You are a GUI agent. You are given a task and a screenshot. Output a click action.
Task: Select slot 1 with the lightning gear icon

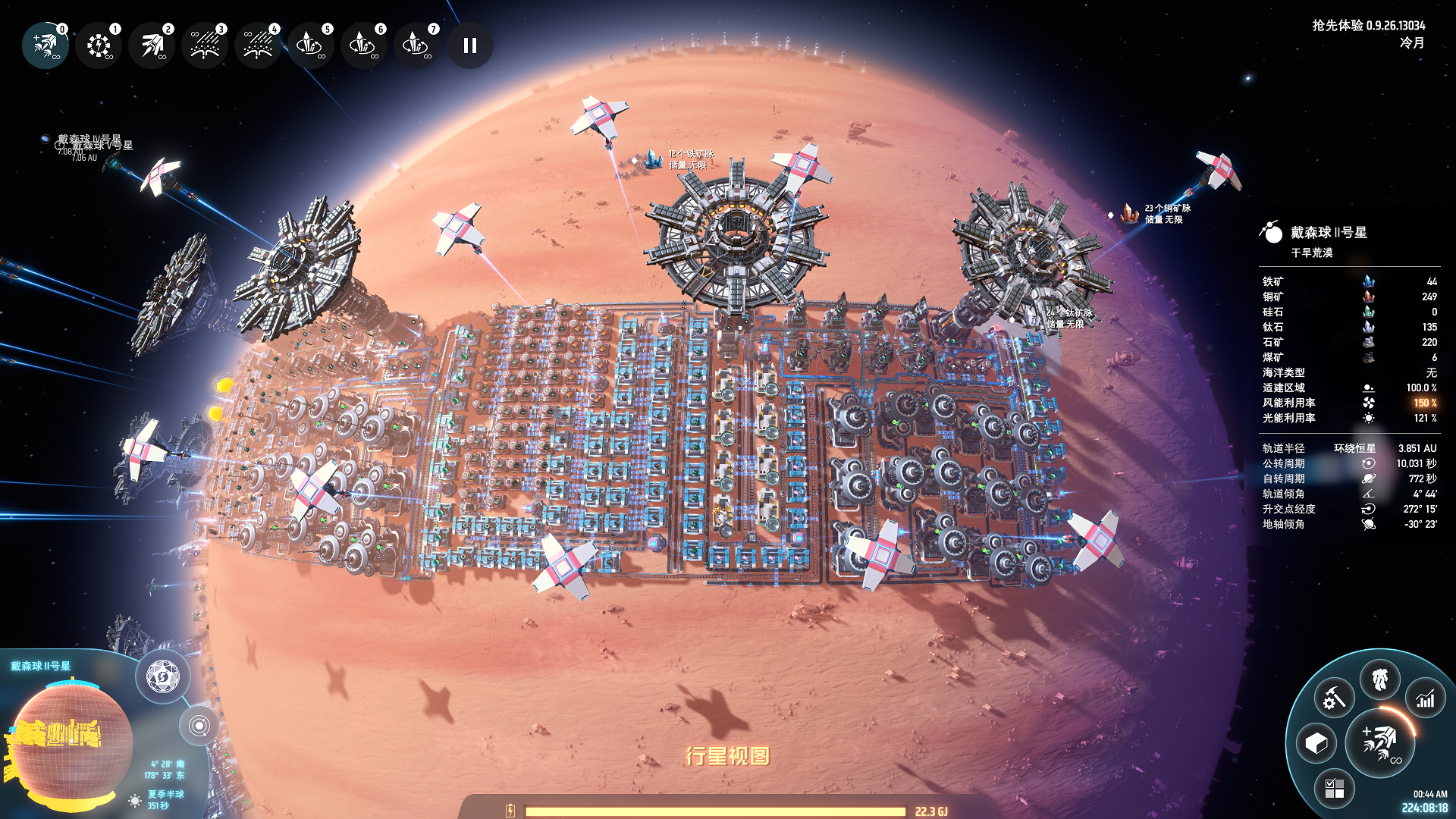pyautogui.click(x=99, y=45)
